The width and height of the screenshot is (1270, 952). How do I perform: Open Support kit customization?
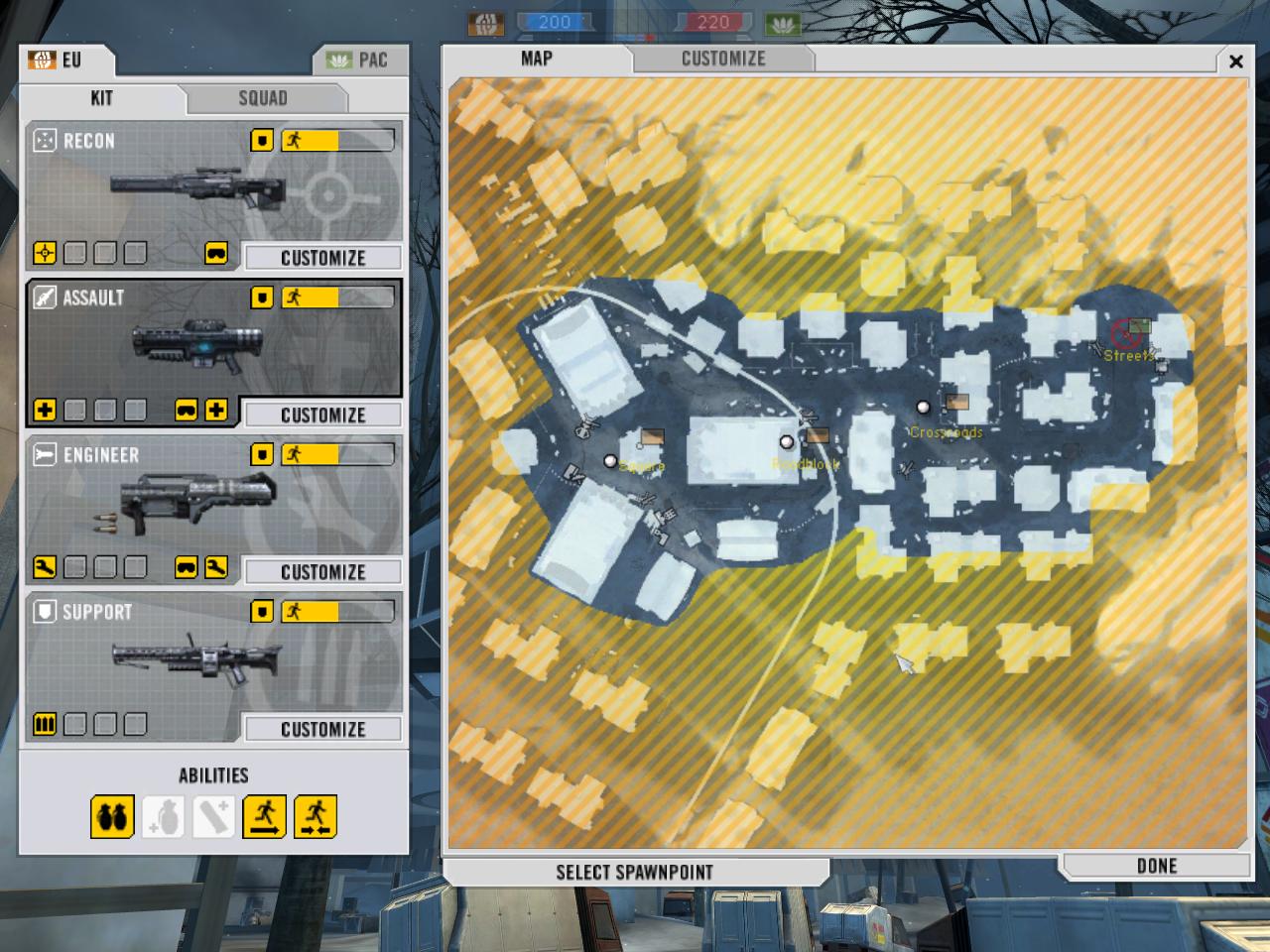tap(323, 729)
